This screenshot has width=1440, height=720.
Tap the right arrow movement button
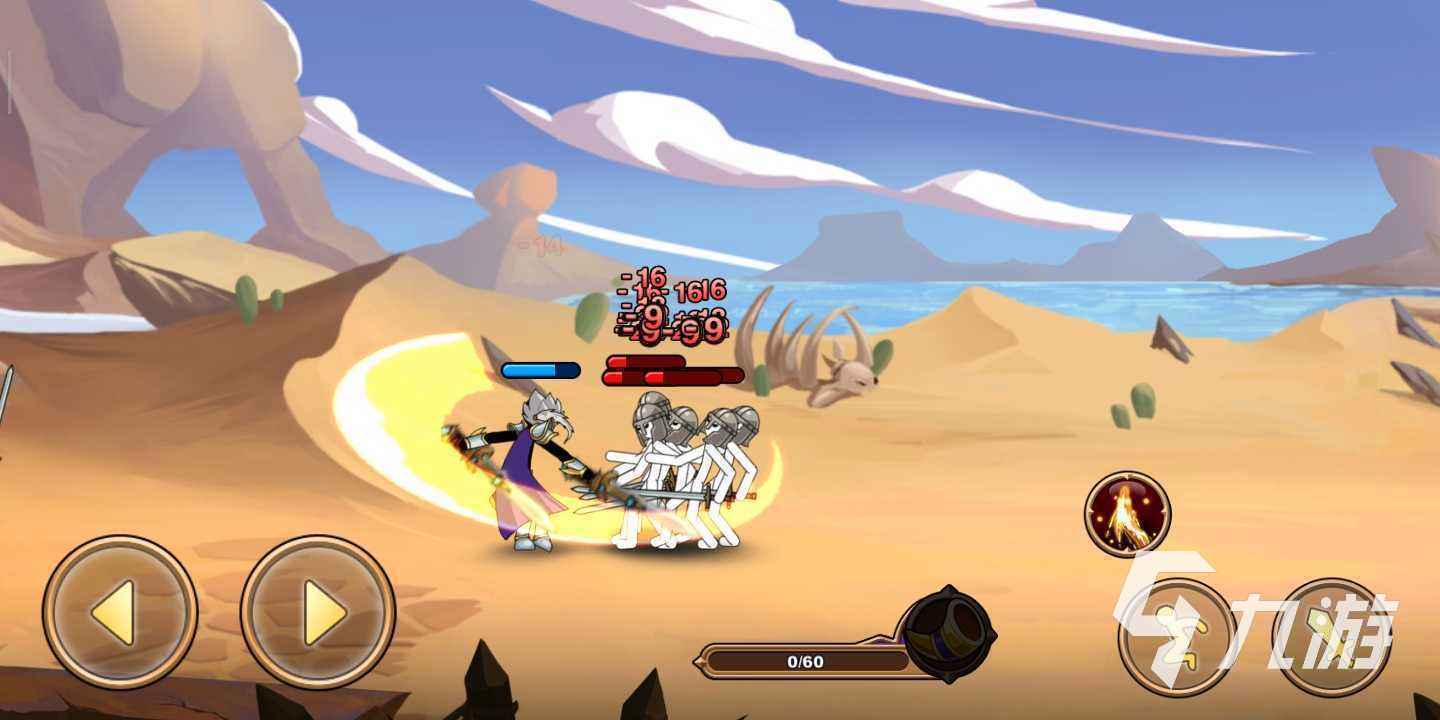tap(318, 612)
